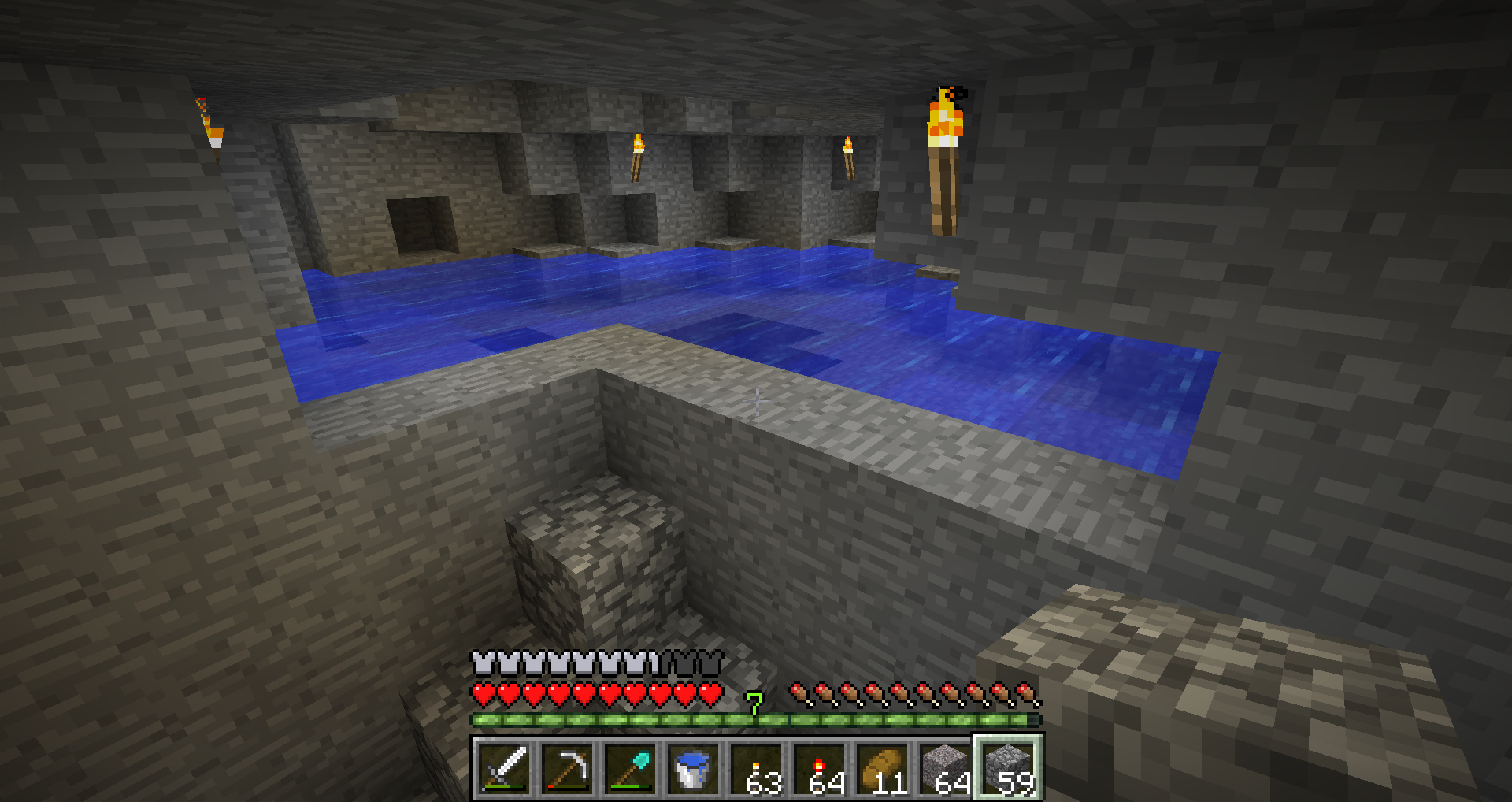Pick the redstone torch stack slot
Image resolution: width=1512 pixels, height=802 pixels.
[819, 768]
